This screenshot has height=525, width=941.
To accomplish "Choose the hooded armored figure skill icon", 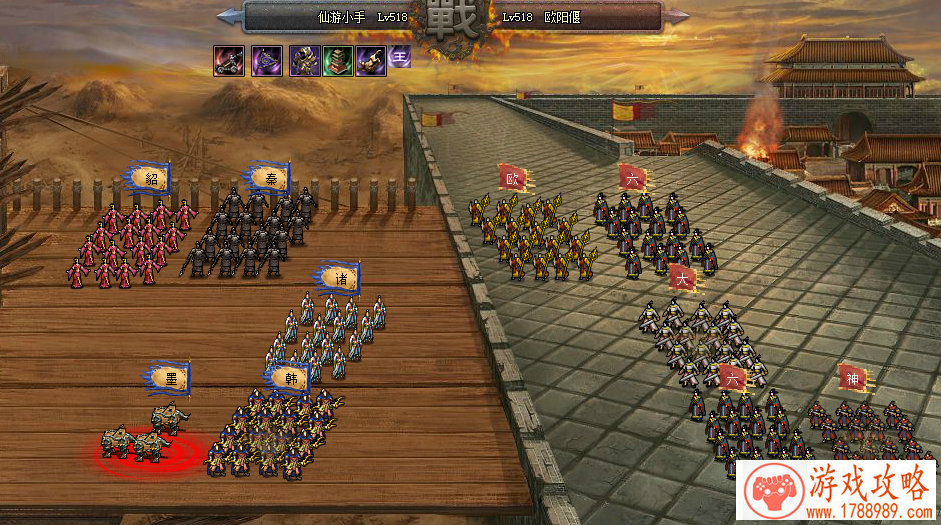I will 304,61.
